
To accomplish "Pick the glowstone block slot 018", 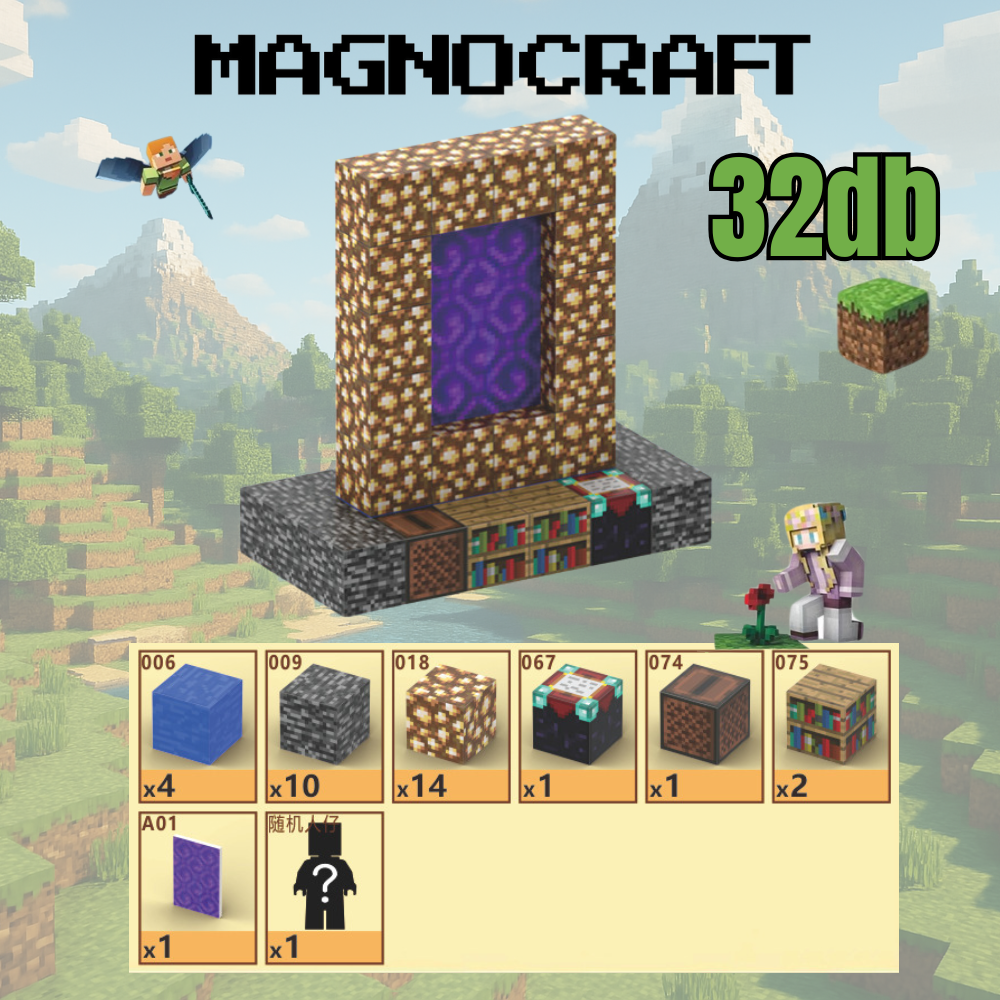I will tap(451, 726).
